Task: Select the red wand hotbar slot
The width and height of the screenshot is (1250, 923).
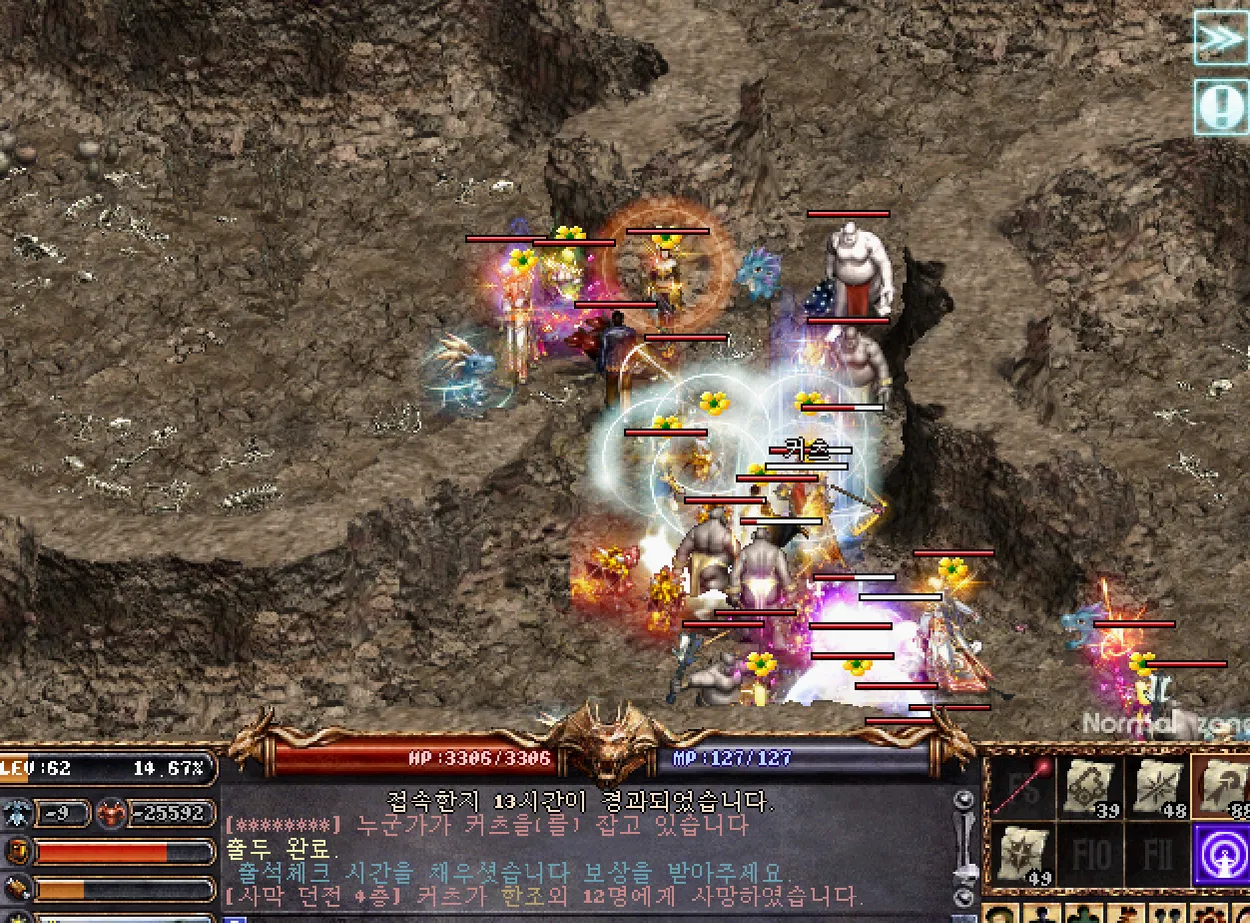Action: coord(1020,787)
